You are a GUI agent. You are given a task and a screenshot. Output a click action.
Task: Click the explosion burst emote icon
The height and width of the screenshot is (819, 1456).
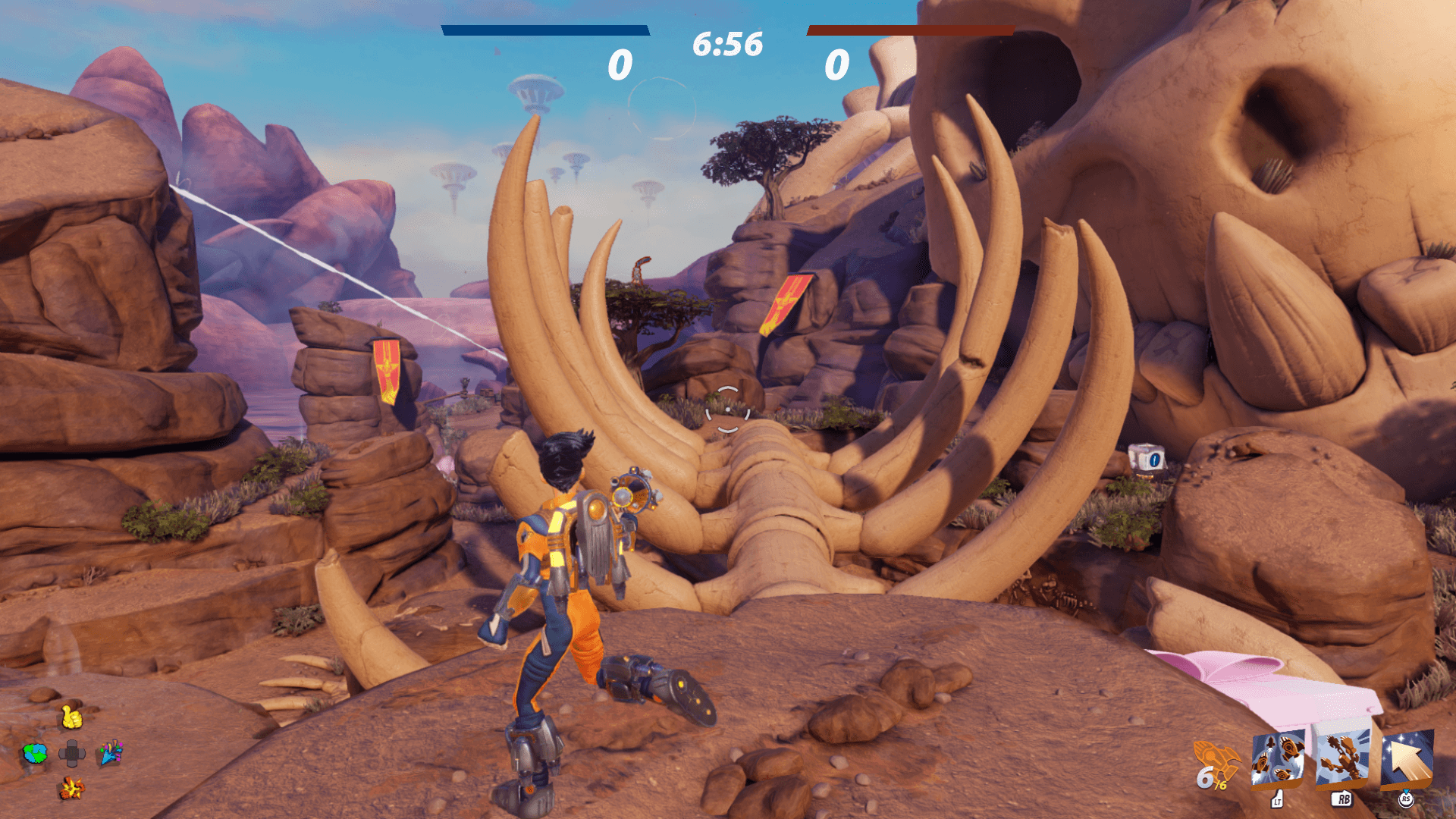72,790
